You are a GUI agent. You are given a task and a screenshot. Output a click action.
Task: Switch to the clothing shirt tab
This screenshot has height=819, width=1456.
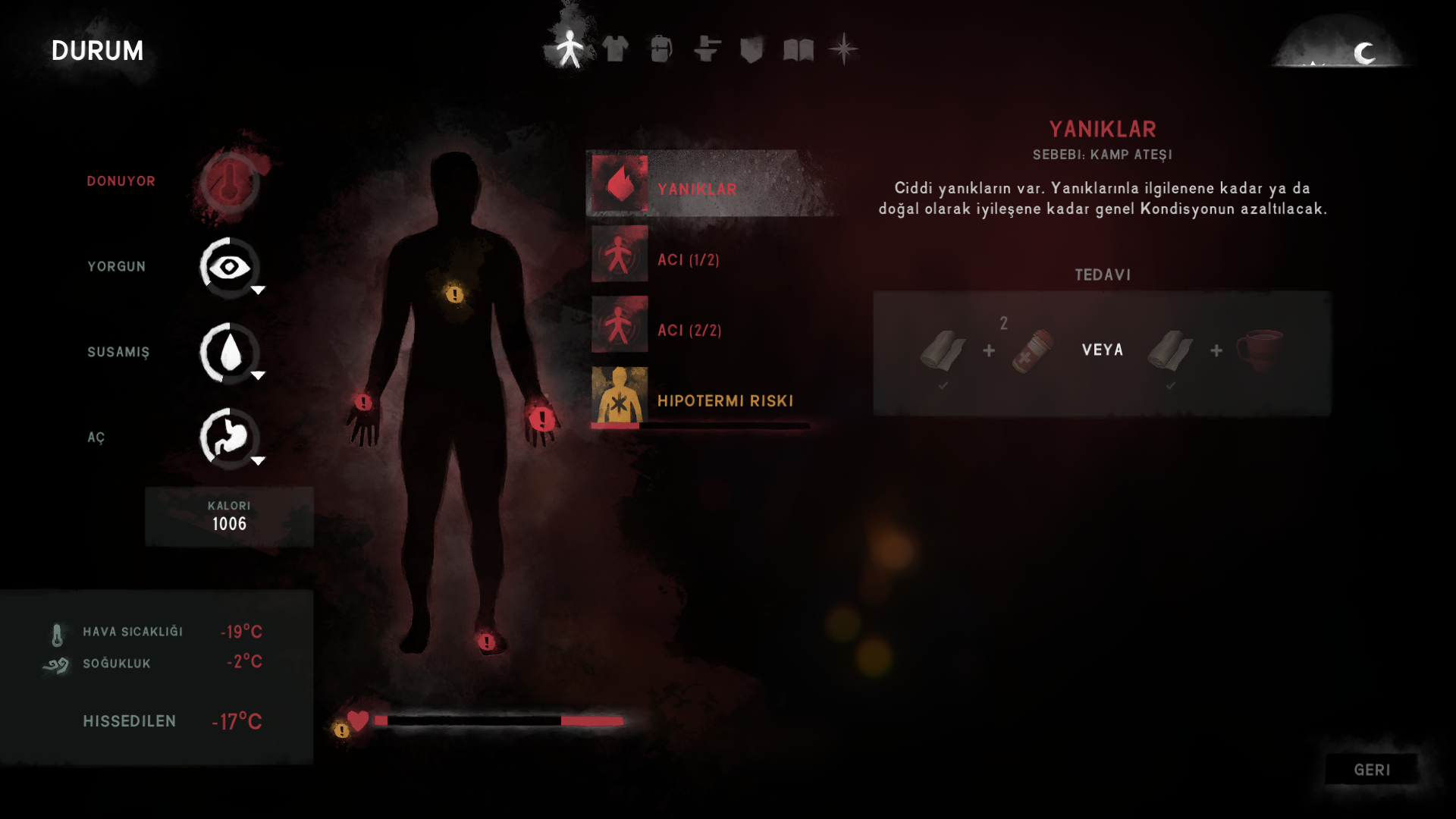[x=615, y=49]
